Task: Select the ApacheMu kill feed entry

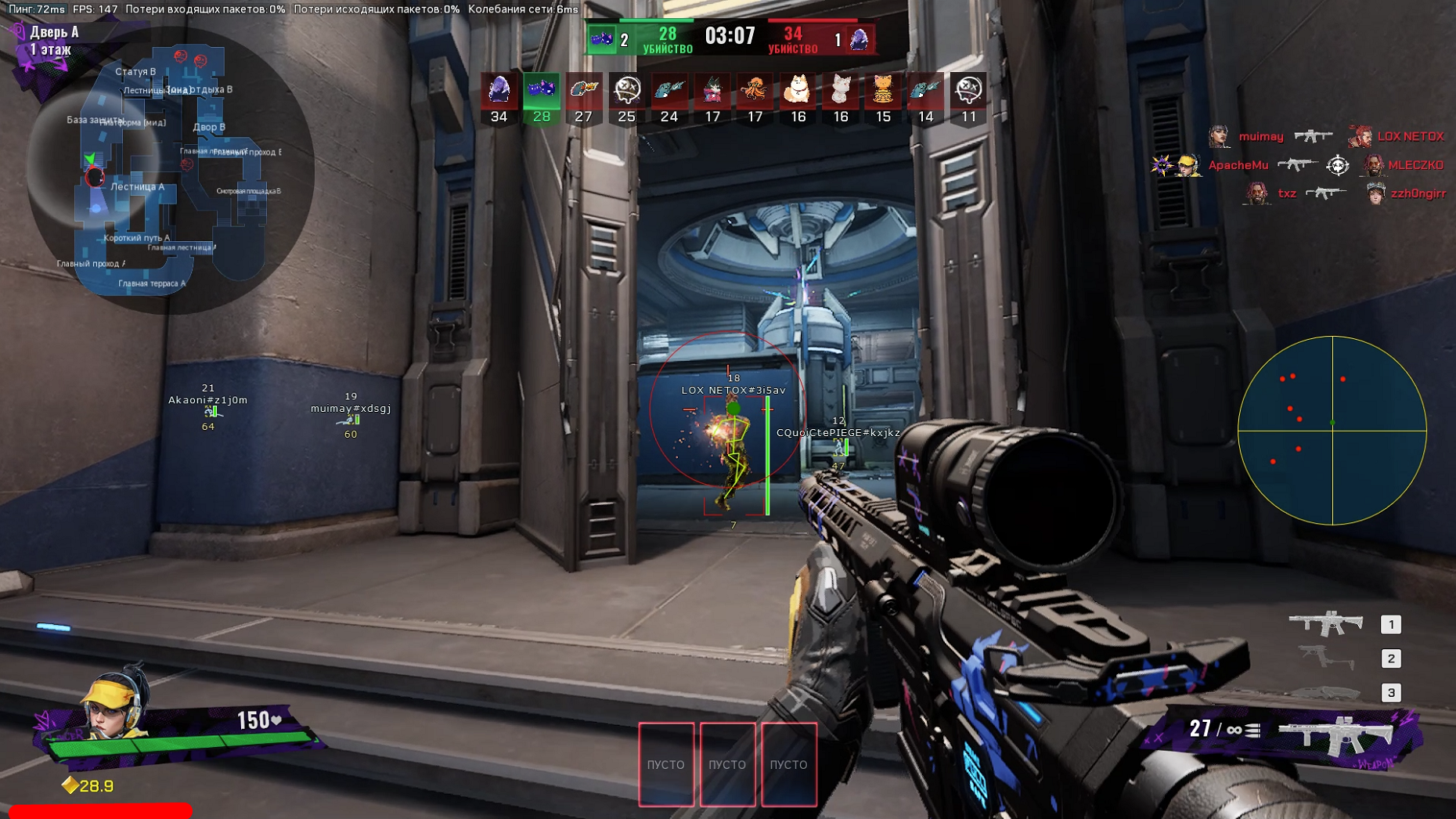Action: click(x=1237, y=165)
